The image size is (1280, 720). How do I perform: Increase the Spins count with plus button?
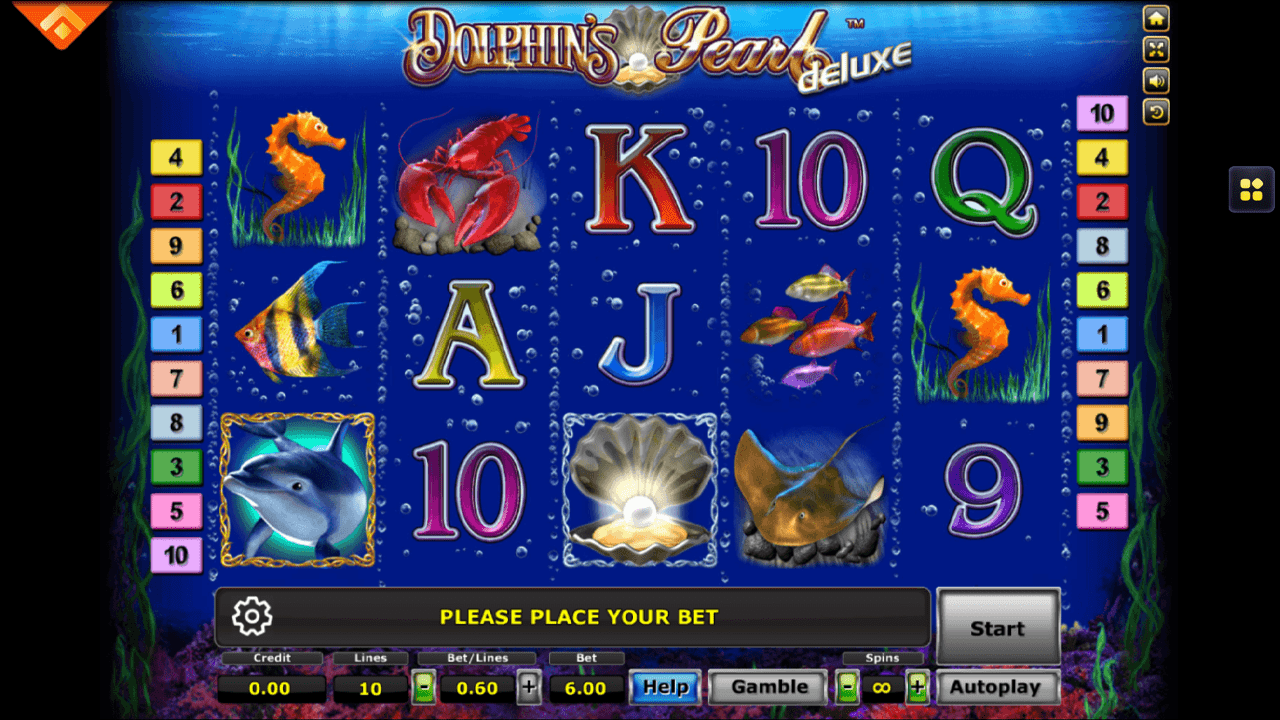pos(916,687)
